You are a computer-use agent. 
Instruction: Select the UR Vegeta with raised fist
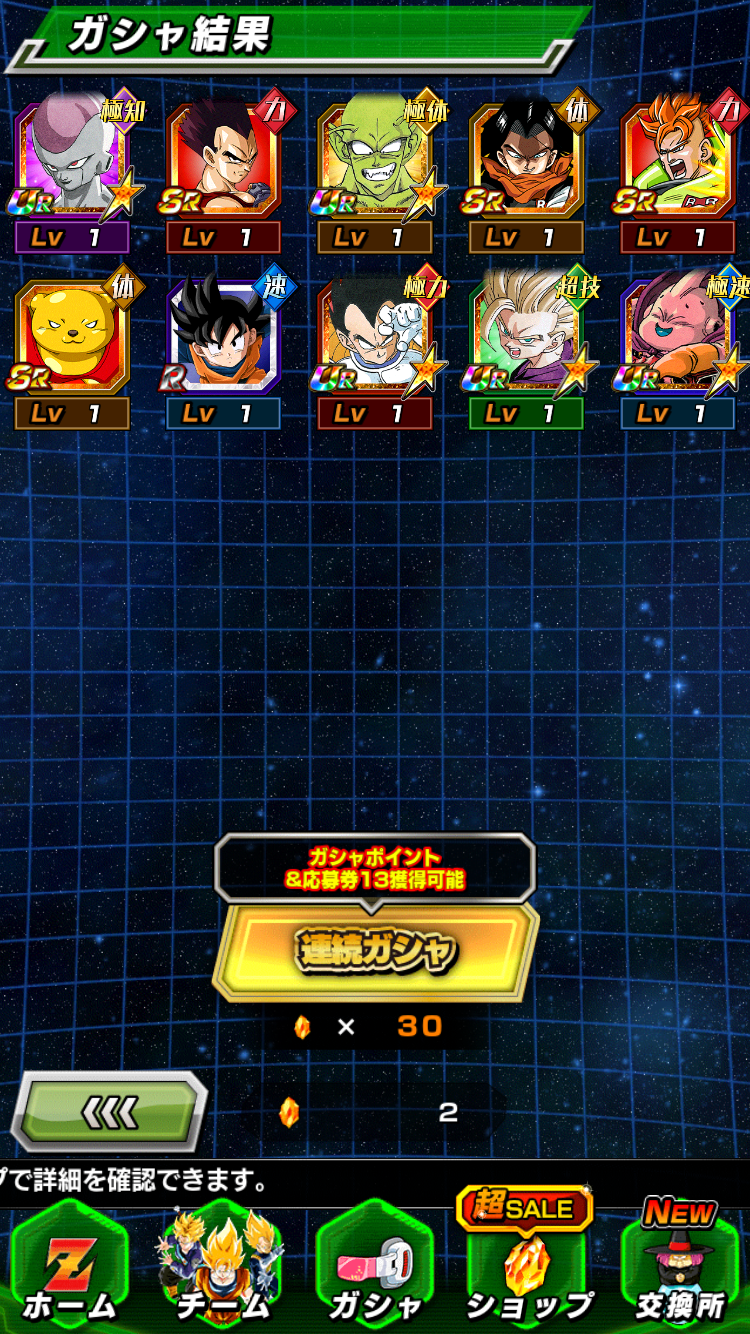(375, 337)
